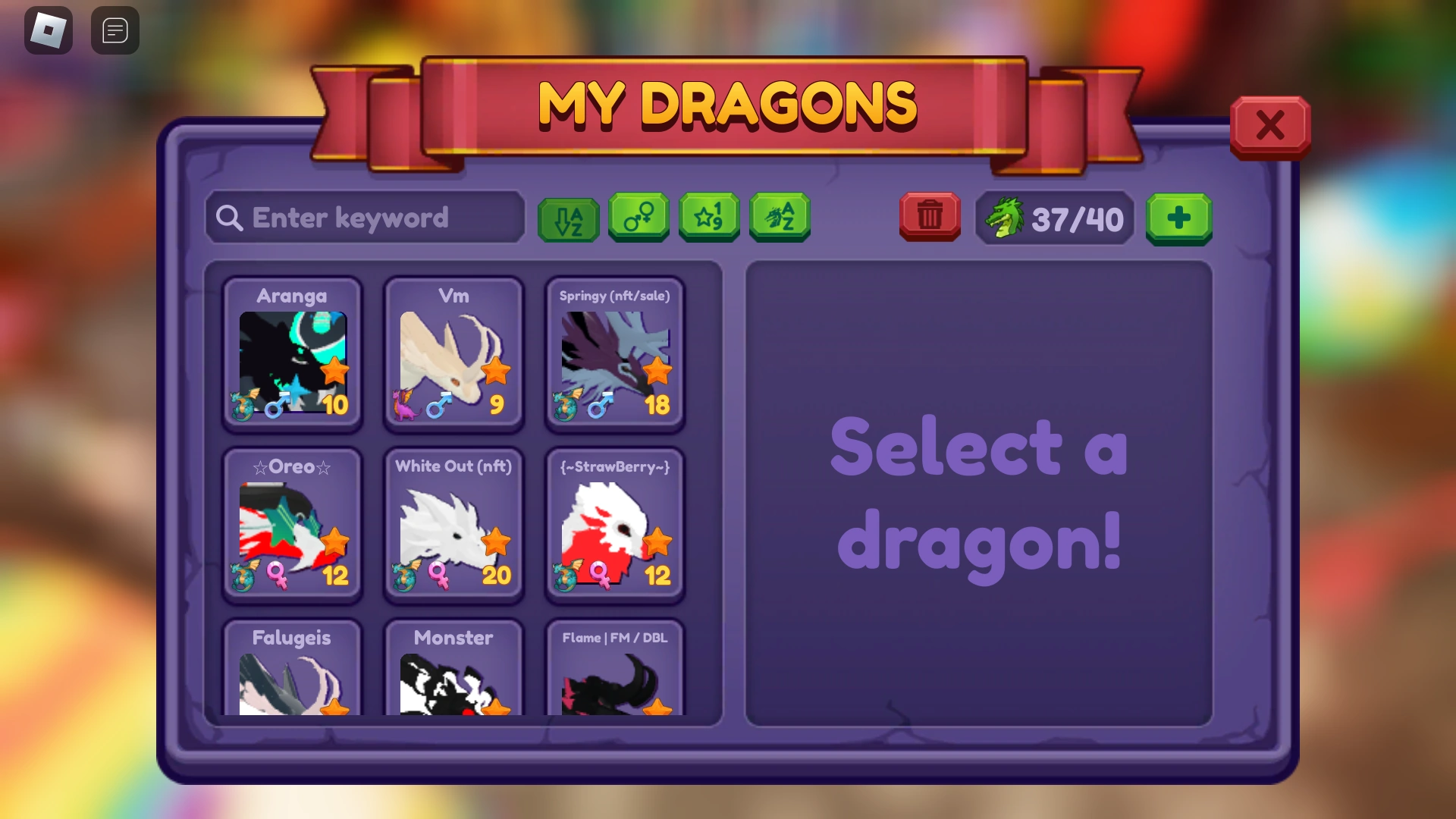Open the content list icon beside the Roblox logo
1456x819 pixels.
115,30
